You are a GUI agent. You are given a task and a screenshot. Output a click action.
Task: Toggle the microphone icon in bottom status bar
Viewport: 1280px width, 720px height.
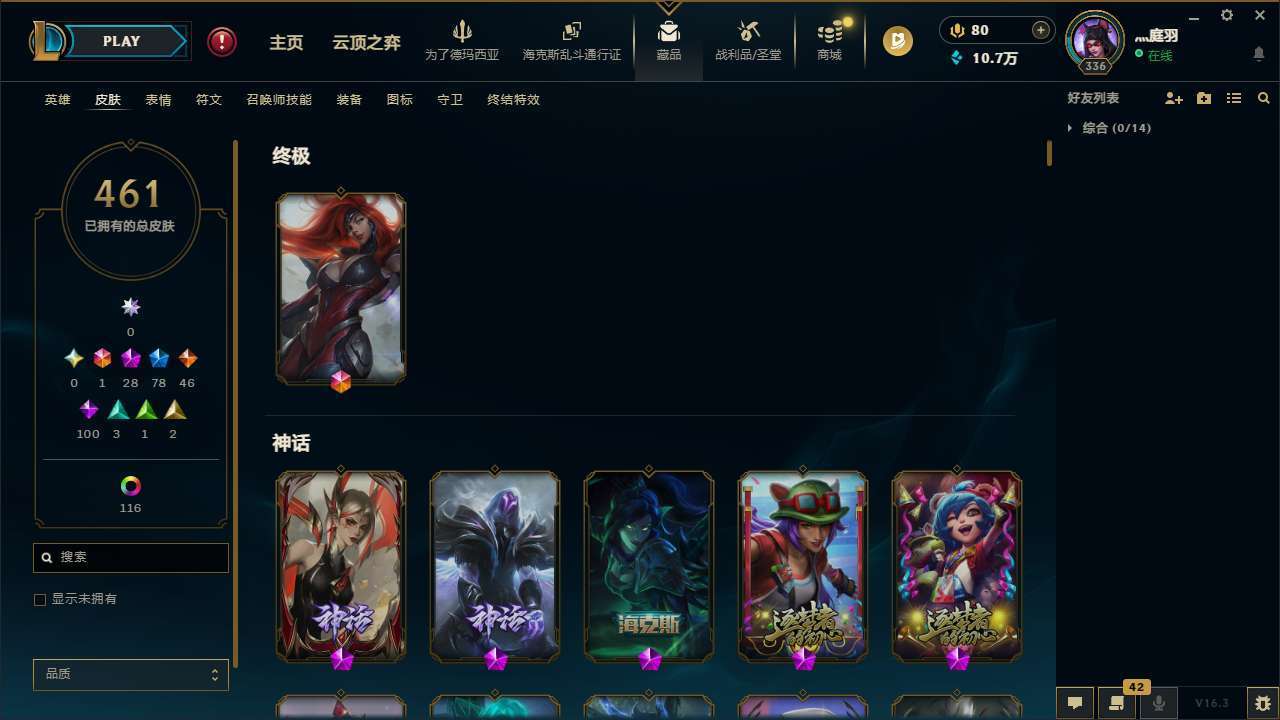click(1159, 701)
